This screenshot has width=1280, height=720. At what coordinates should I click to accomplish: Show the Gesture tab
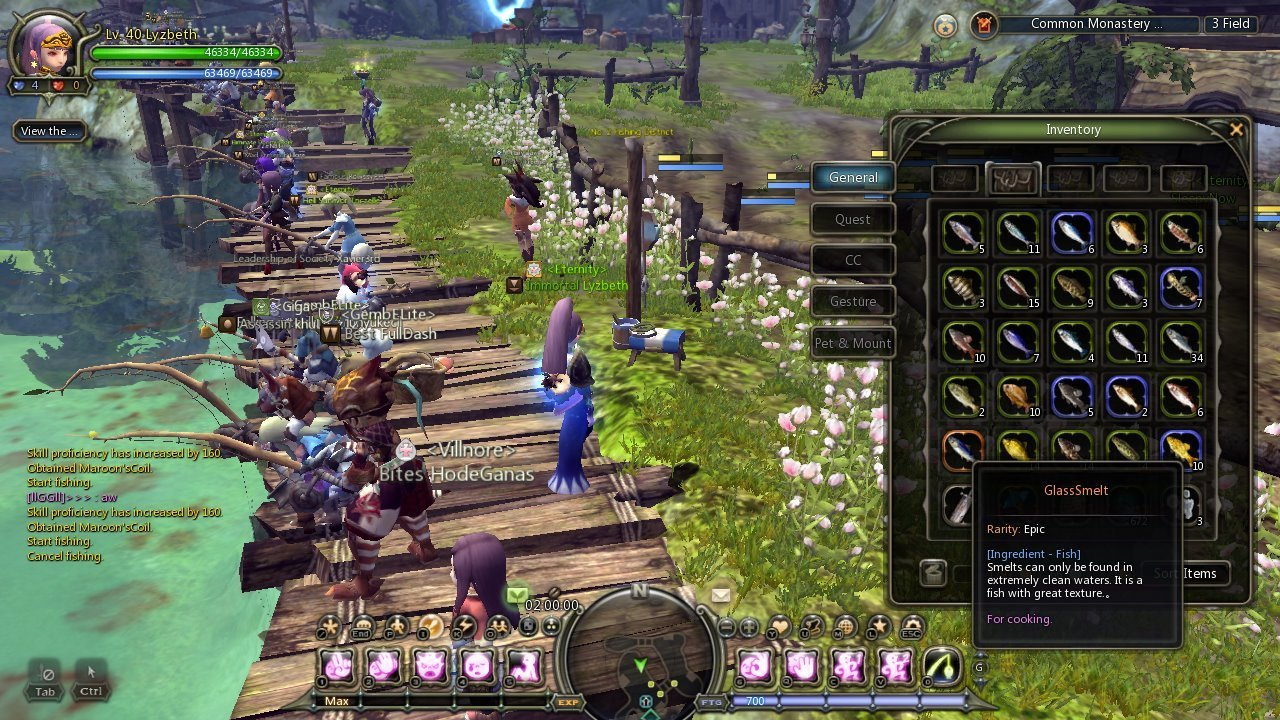[853, 301]
